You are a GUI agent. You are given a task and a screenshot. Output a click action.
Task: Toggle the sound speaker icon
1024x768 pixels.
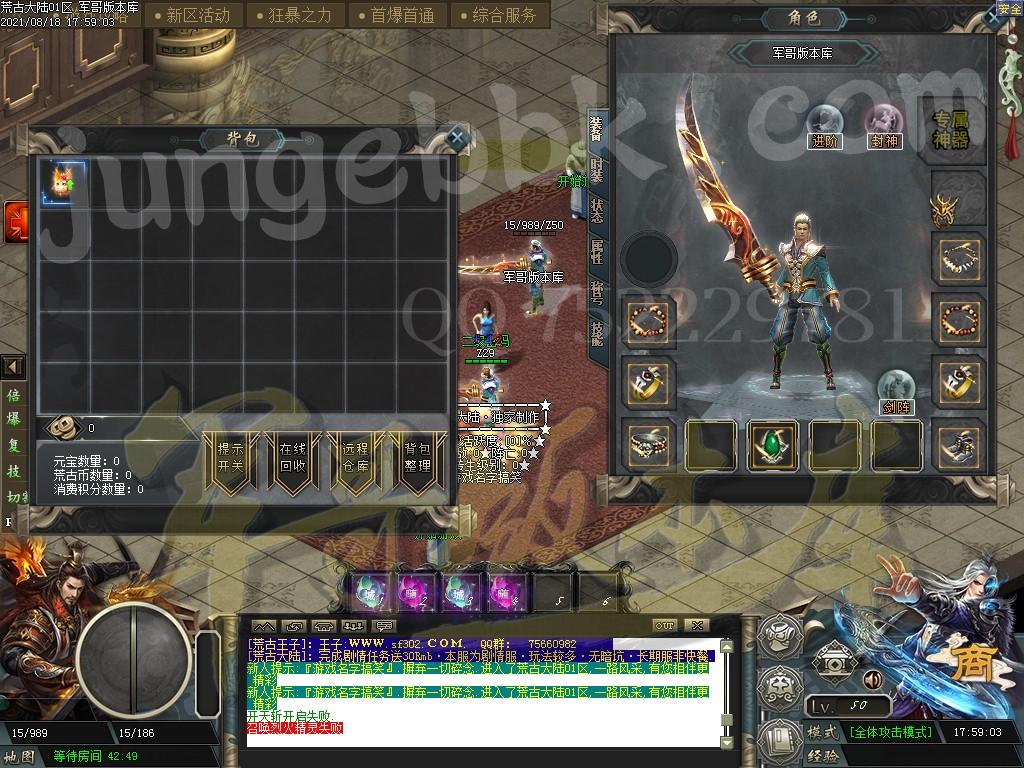pos(872,680)
